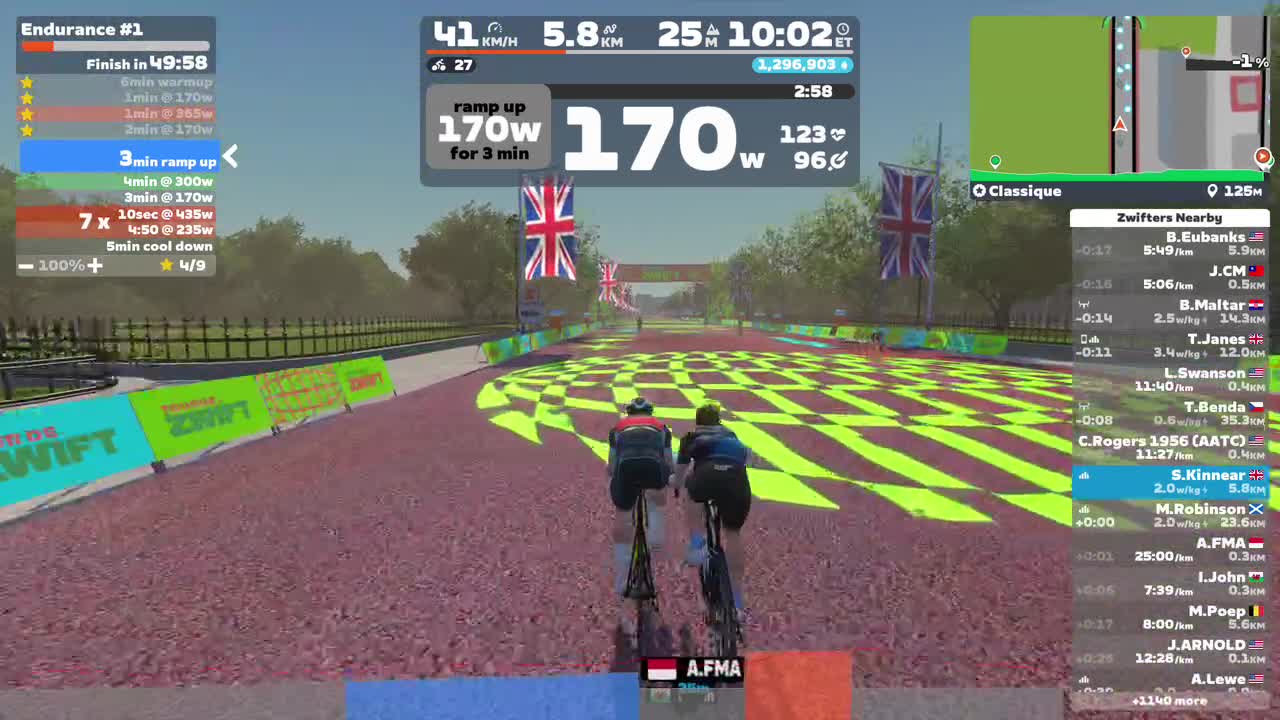Image resolution: width=1280 pixels, height=720 pixels.
Task: Select the Endurance #1 workout title
Action: 82,29
